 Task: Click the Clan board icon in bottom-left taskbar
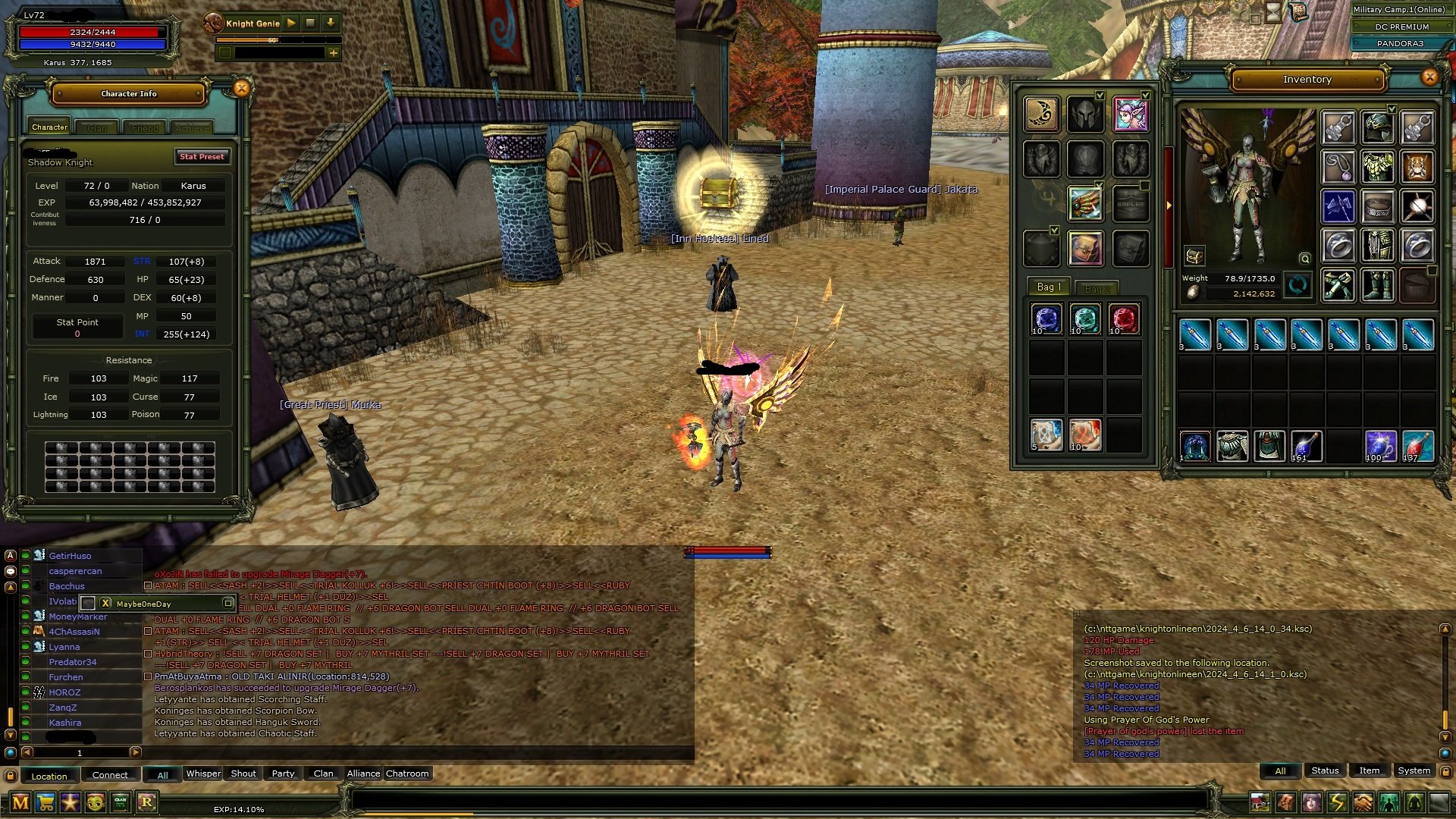120,802
